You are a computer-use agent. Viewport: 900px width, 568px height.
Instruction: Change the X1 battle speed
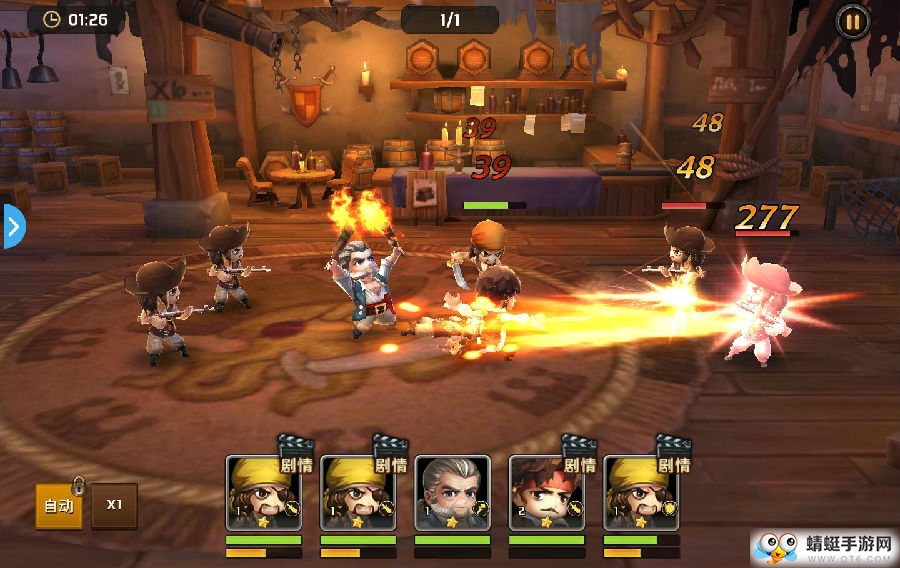pos(115,505)
